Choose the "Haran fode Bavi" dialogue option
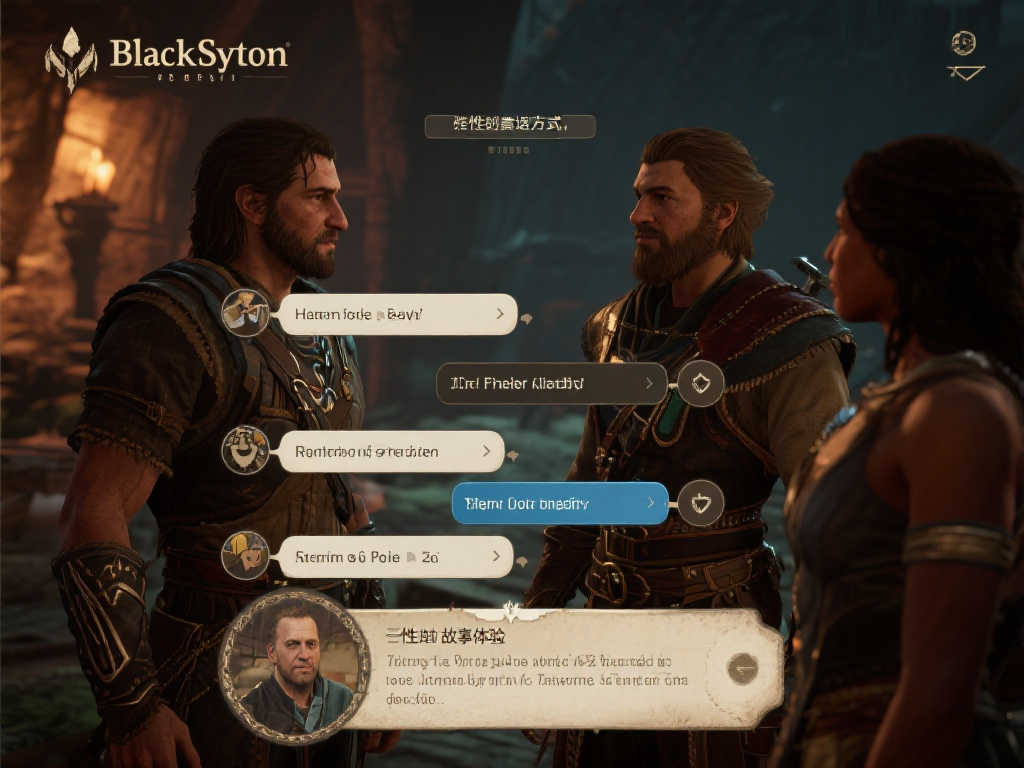 point(397,314)
